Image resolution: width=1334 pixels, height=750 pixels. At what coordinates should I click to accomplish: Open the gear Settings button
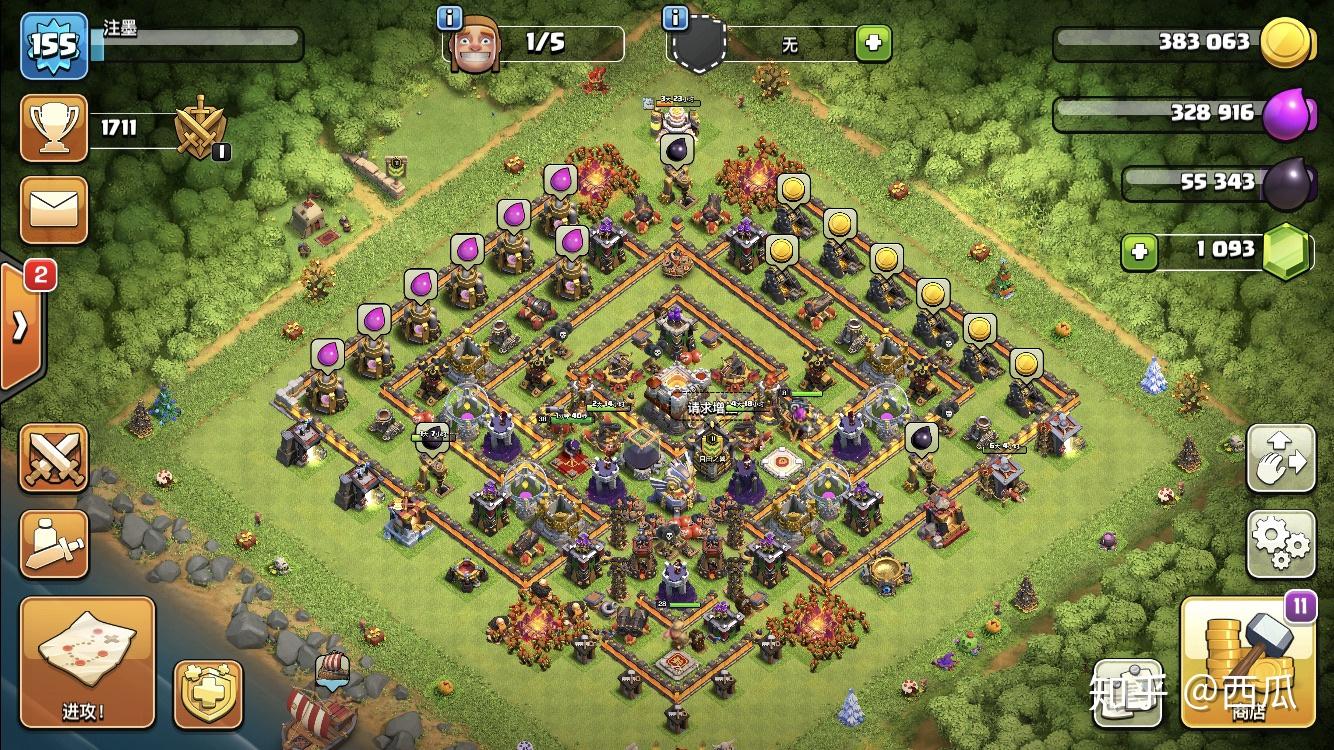1280,543
